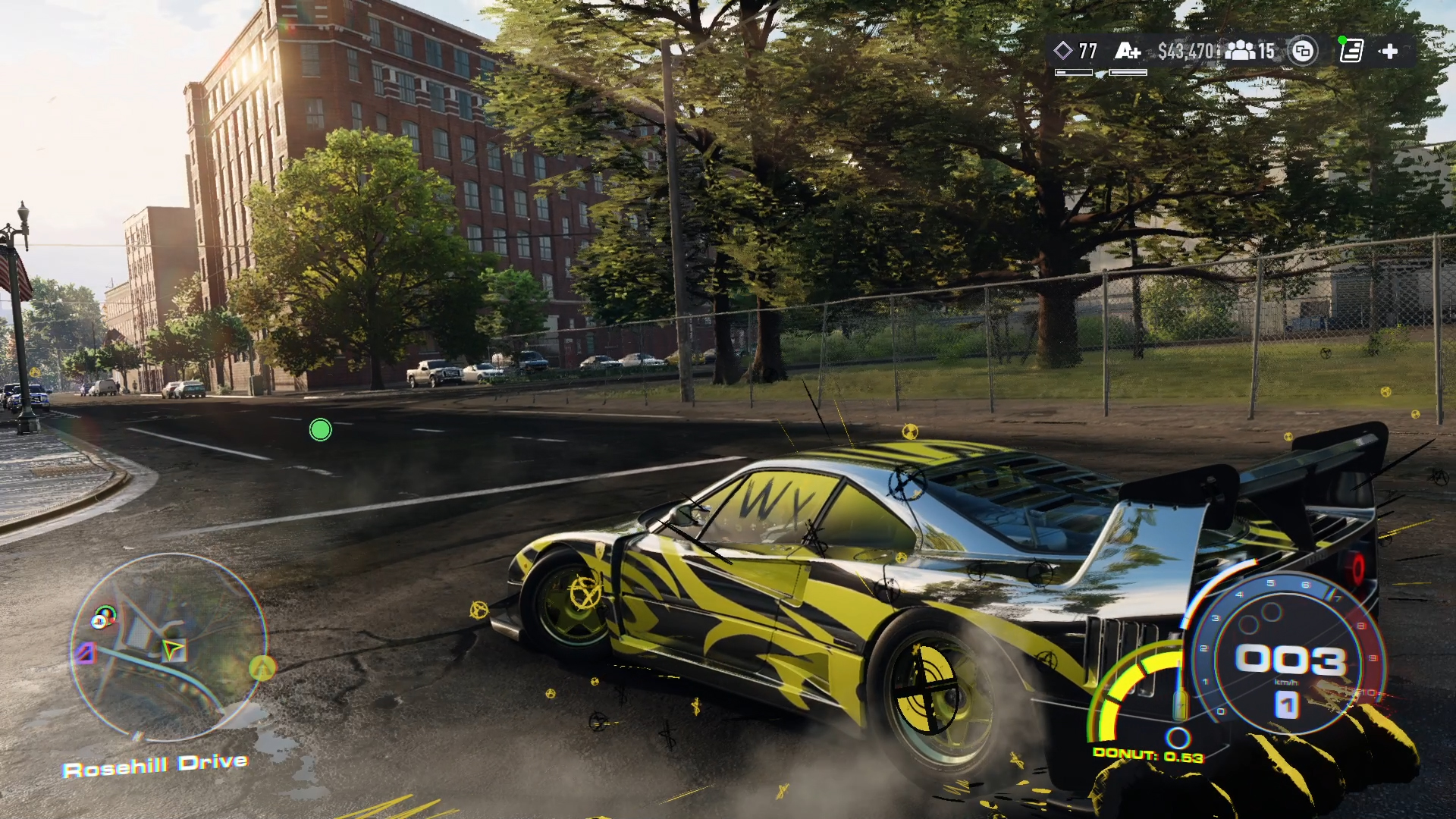
Task: Open the round overlapping-windows icon
Action: (1302, 51)
